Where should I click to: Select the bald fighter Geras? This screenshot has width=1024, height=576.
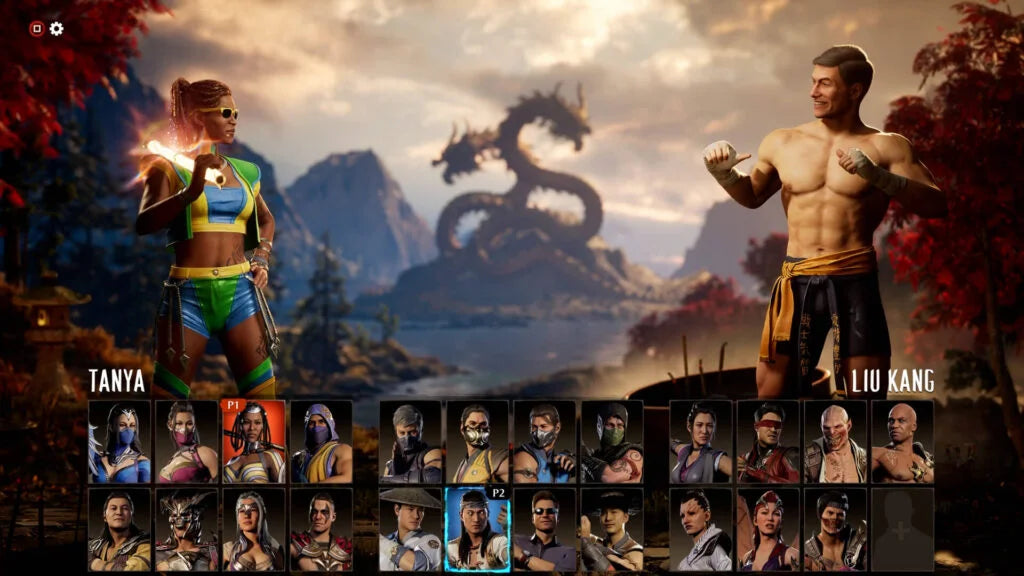pyautogui.click(x=902, y=442)
